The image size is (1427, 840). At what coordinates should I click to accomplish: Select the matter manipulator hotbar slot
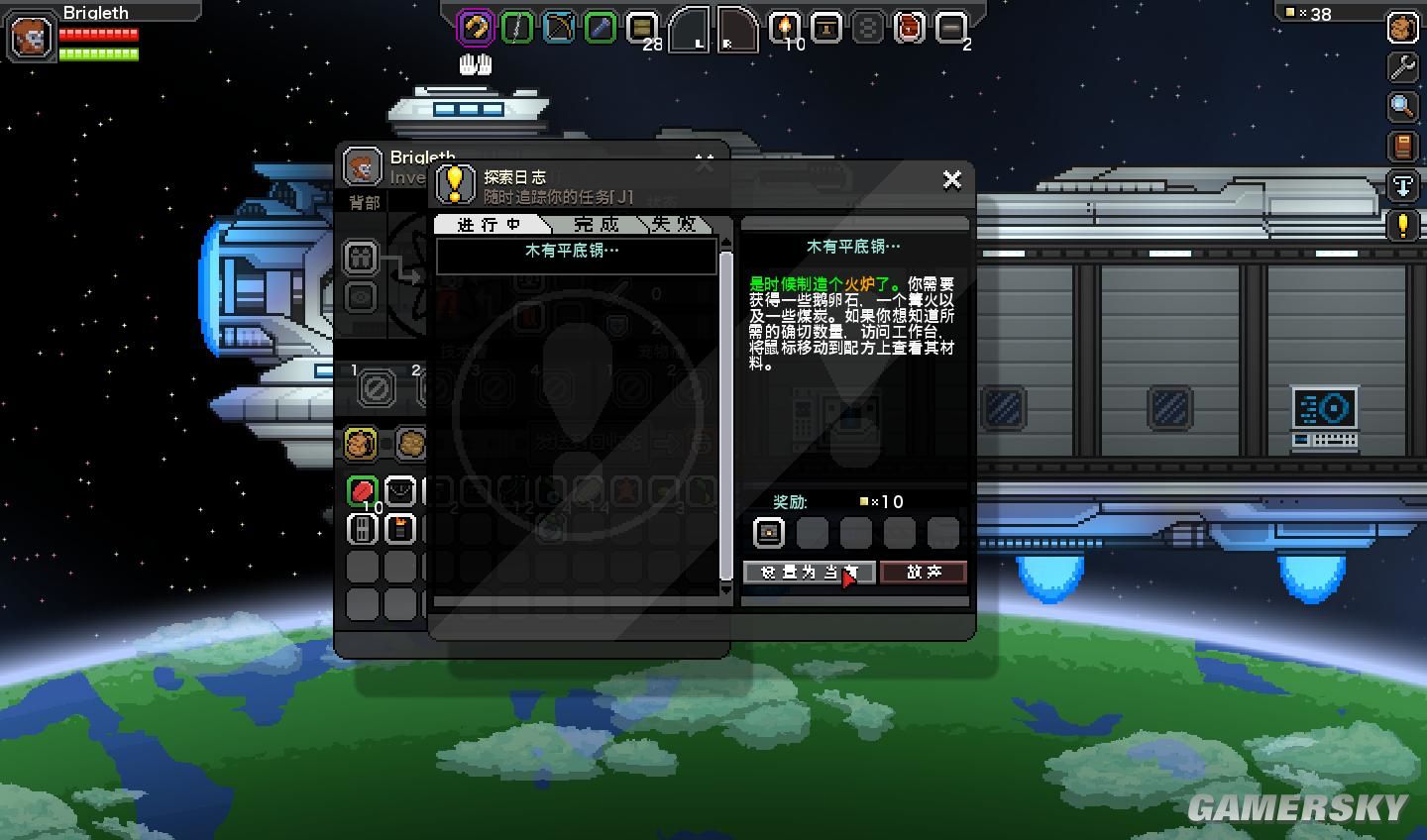pyautogui.click(x=475, y=28)
